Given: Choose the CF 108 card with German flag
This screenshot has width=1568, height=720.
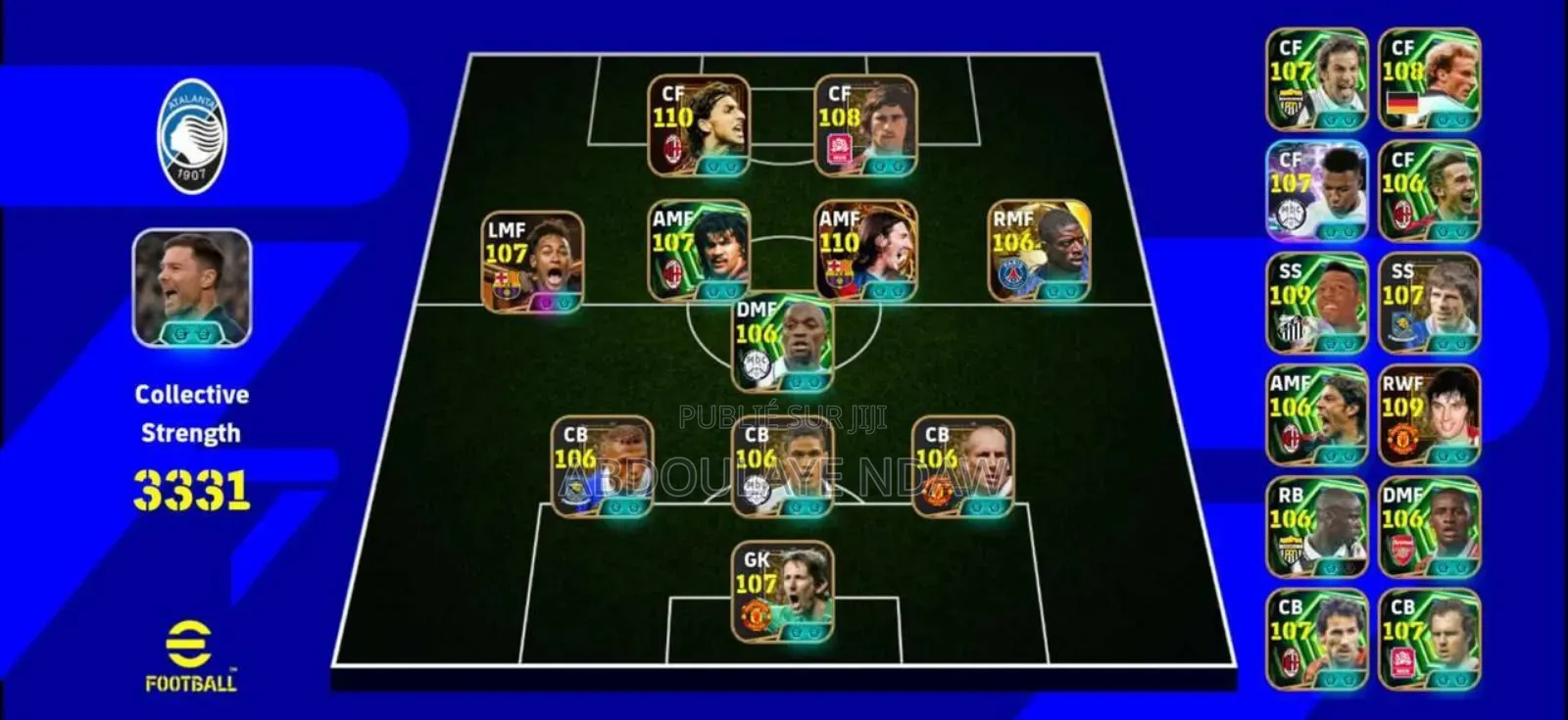Looking at the screenshot, I should pyautogui.click(x=1429, y=79).
